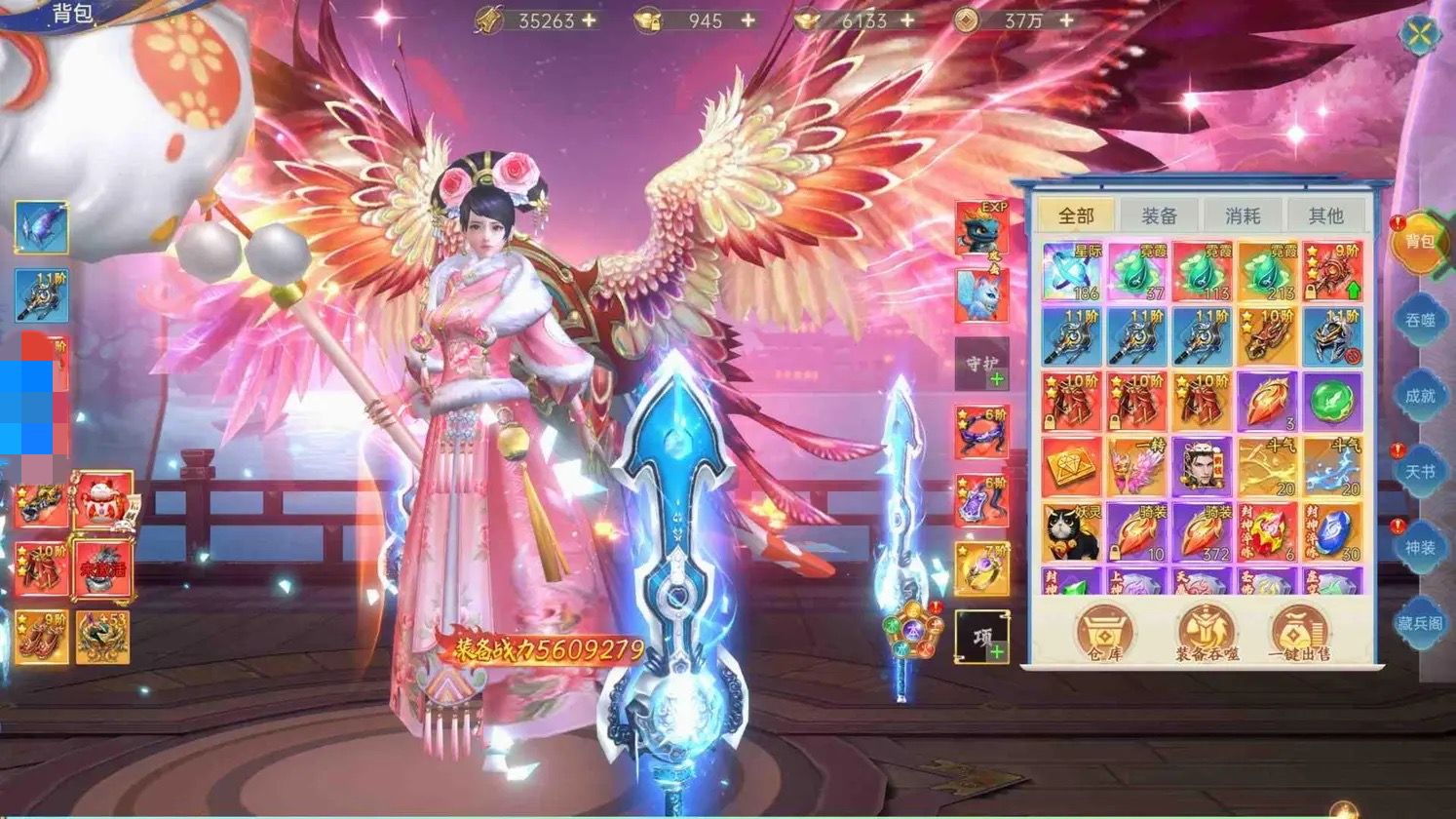This screenshot has height=819, width=1456.
Task: Open the 神装 divine gear menu
Action: point(1419,547)
